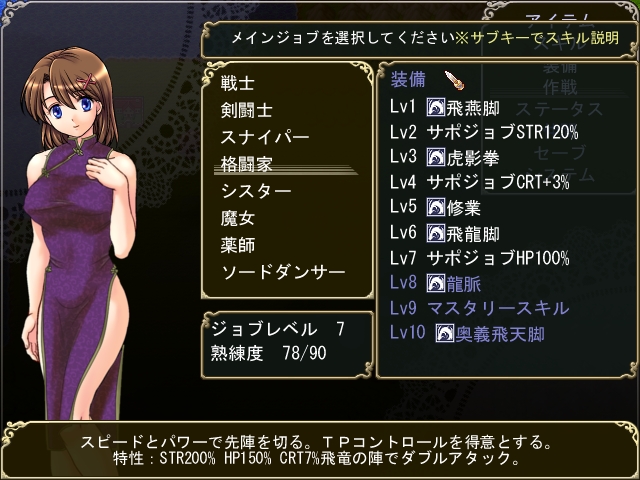Click the Lv7 サポジョブHP100% row
This screenshot has width=640, height=480.
click(480, 257)
